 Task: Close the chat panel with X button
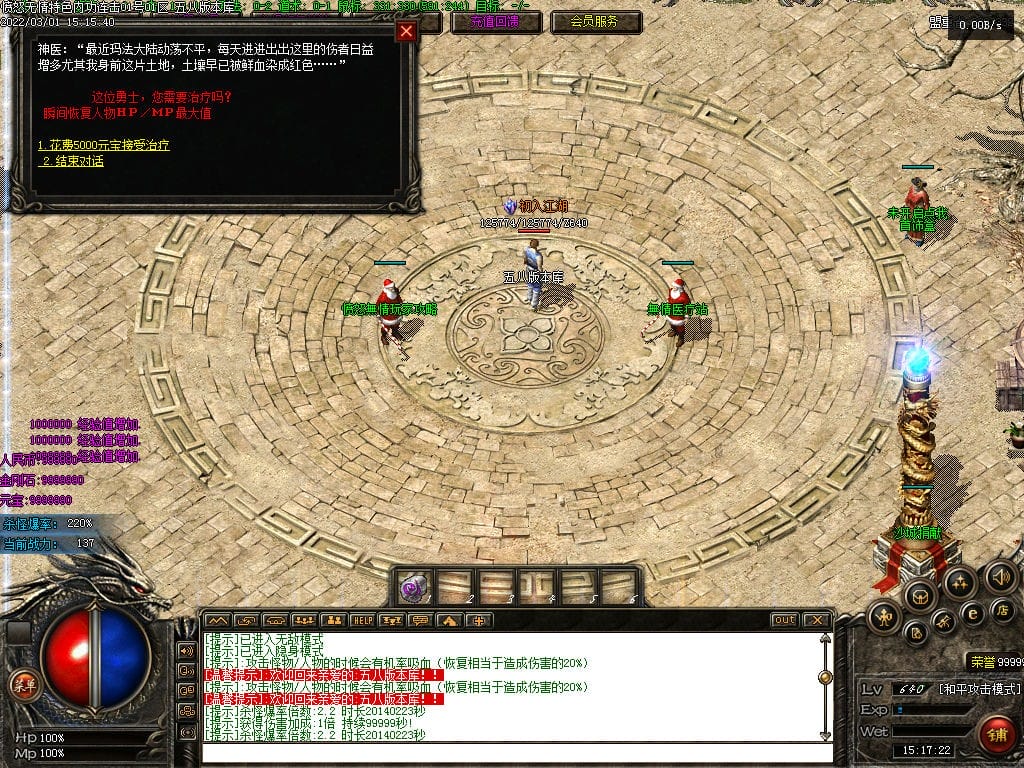click(816, 620)
